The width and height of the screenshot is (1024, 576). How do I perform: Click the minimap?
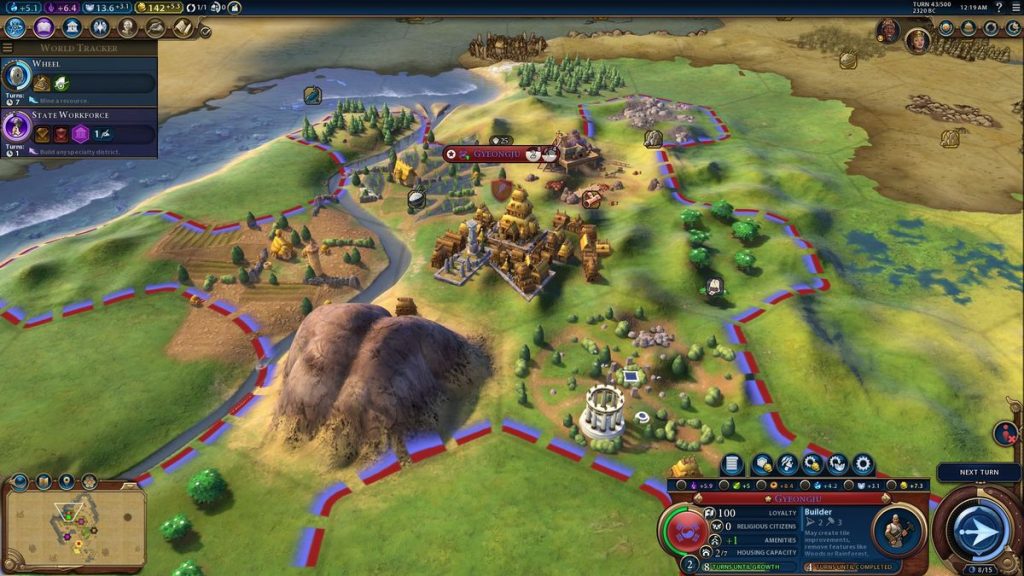click(x=75, y=524)
